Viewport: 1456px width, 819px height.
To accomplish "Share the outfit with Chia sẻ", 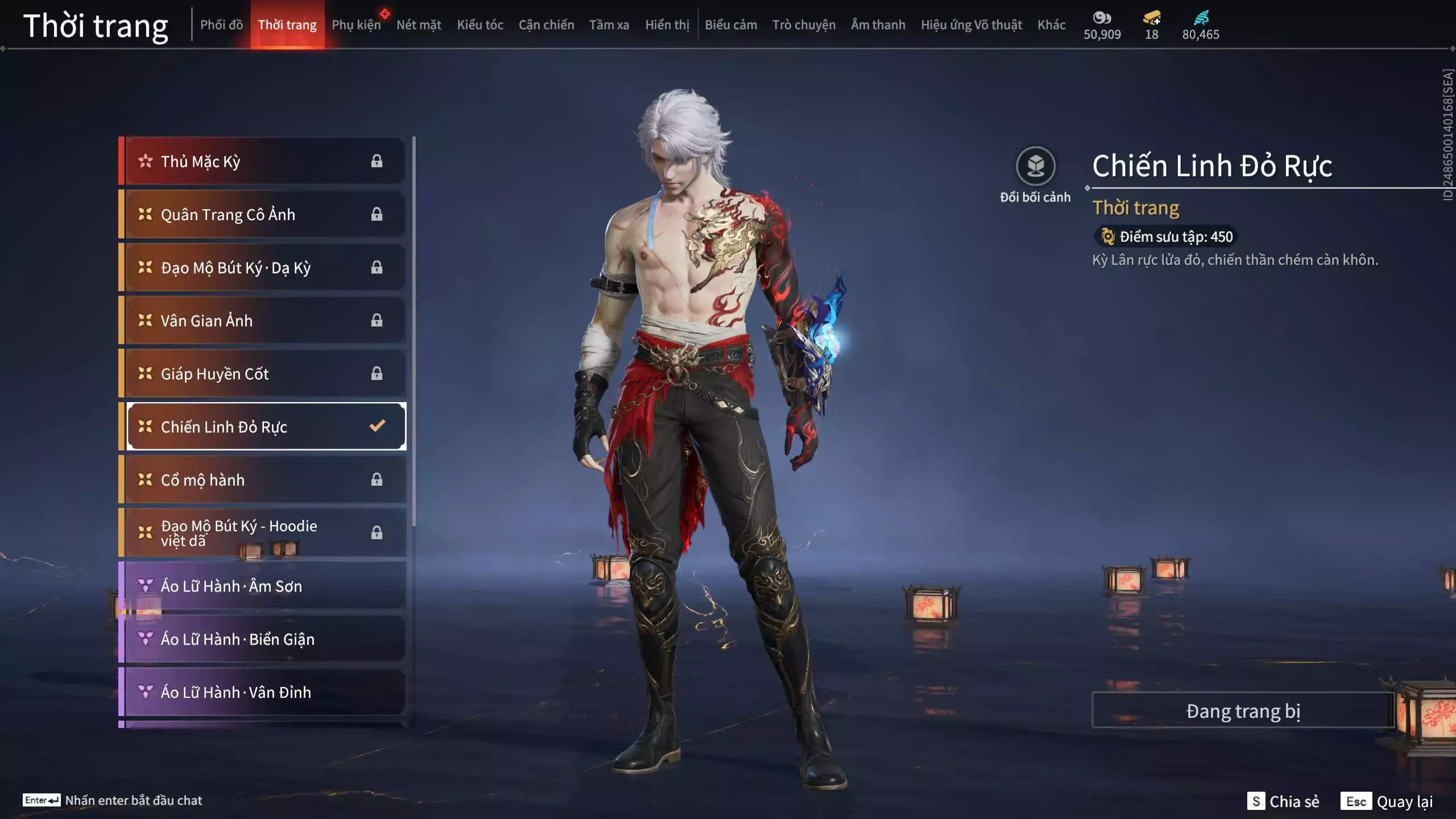I will [x=1284, y=801].
